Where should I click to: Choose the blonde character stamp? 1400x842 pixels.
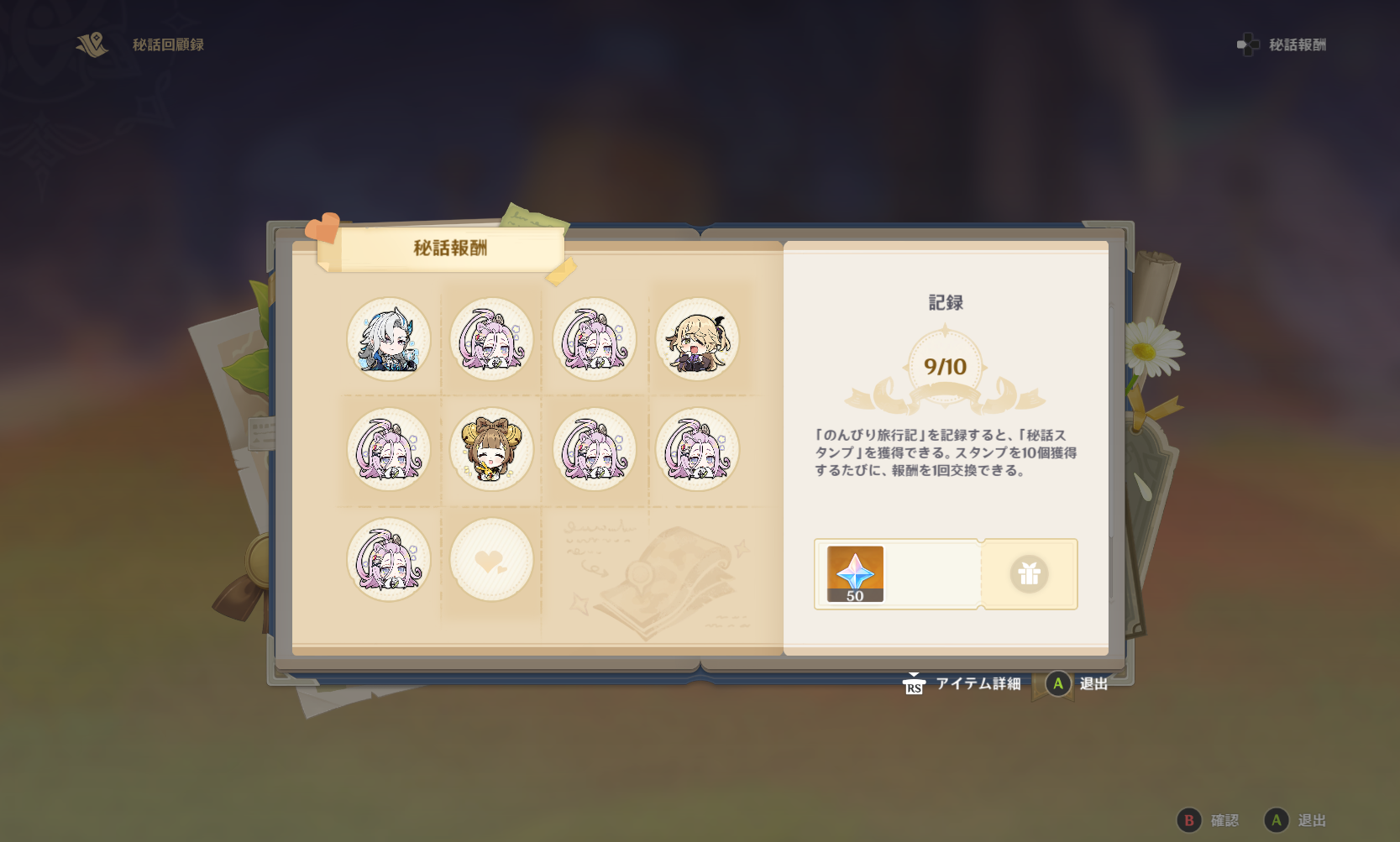[697, 339]
